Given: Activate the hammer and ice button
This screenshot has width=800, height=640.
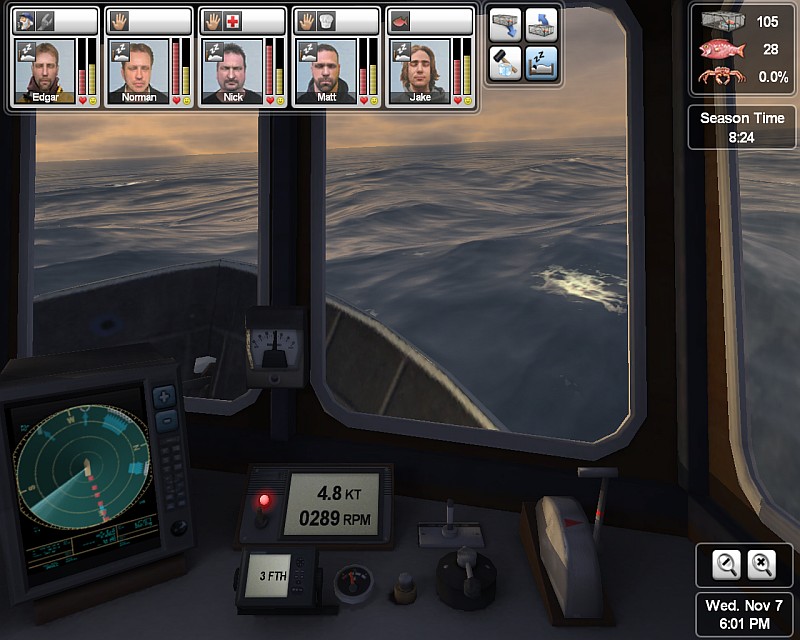Looking at the screenshot, I should (x=505, y=63).
